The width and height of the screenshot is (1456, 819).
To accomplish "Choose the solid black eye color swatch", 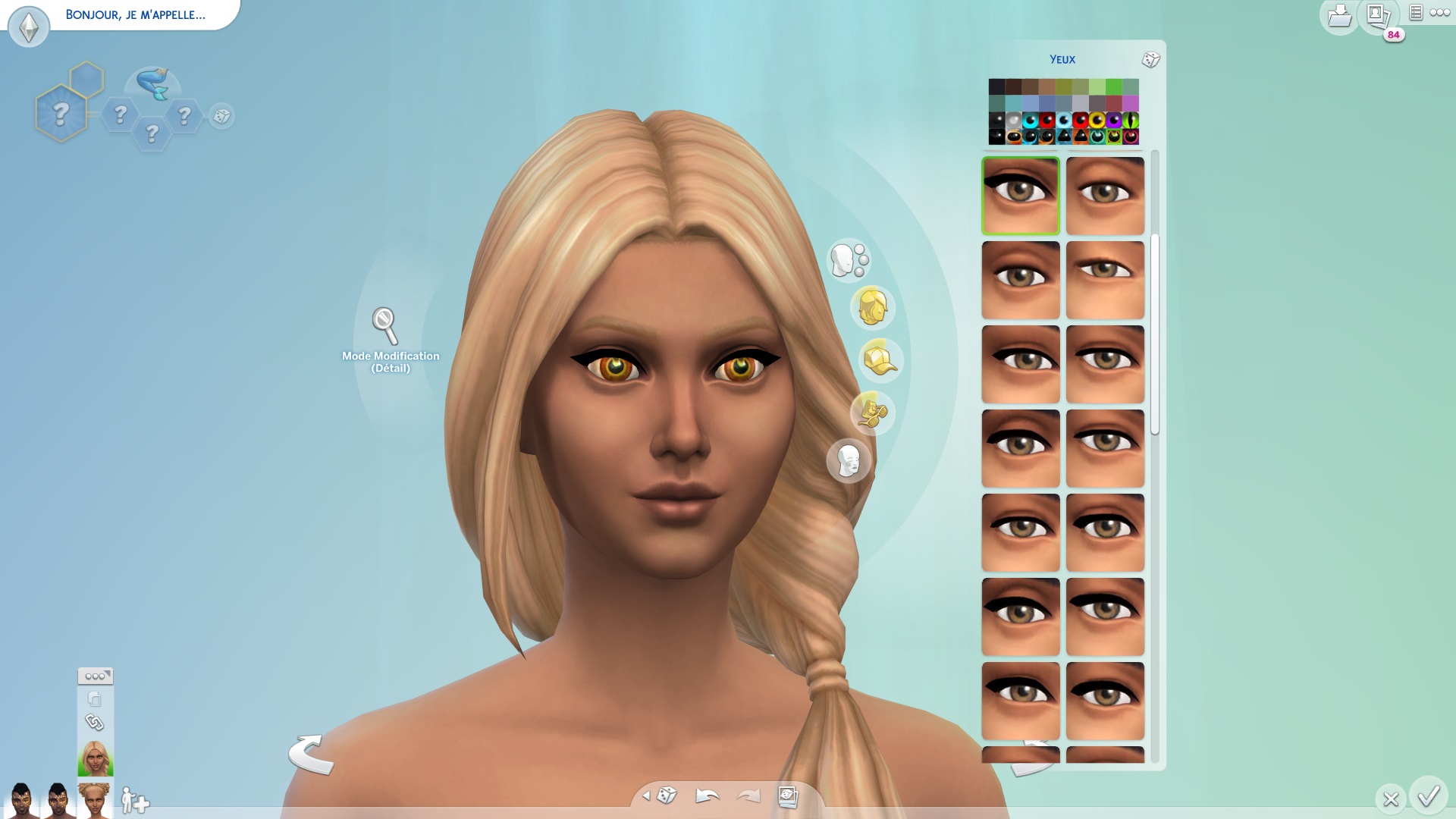I will [x=996, y=87].
